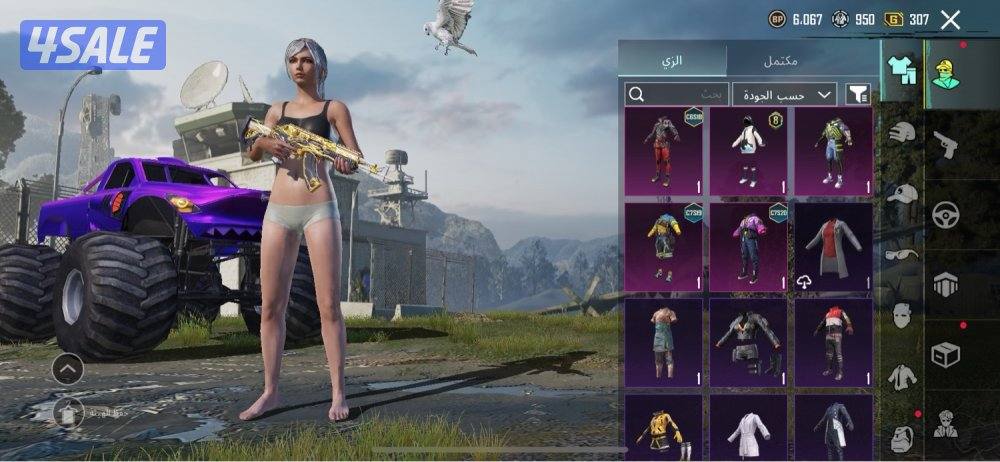Show the helmet category
Image resolution: width=1000 pixels, height=462 pixels.
pyautogui.click(x=902, y=132)
